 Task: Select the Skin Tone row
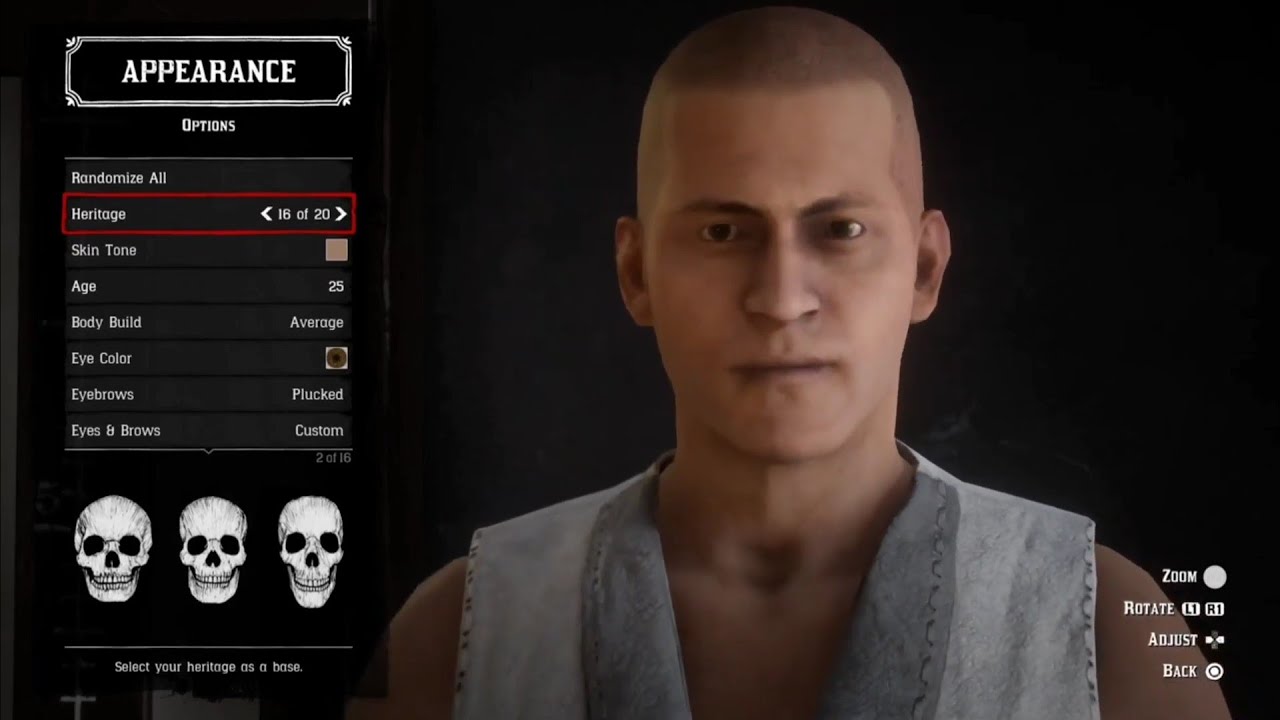[x=208, y=250]
